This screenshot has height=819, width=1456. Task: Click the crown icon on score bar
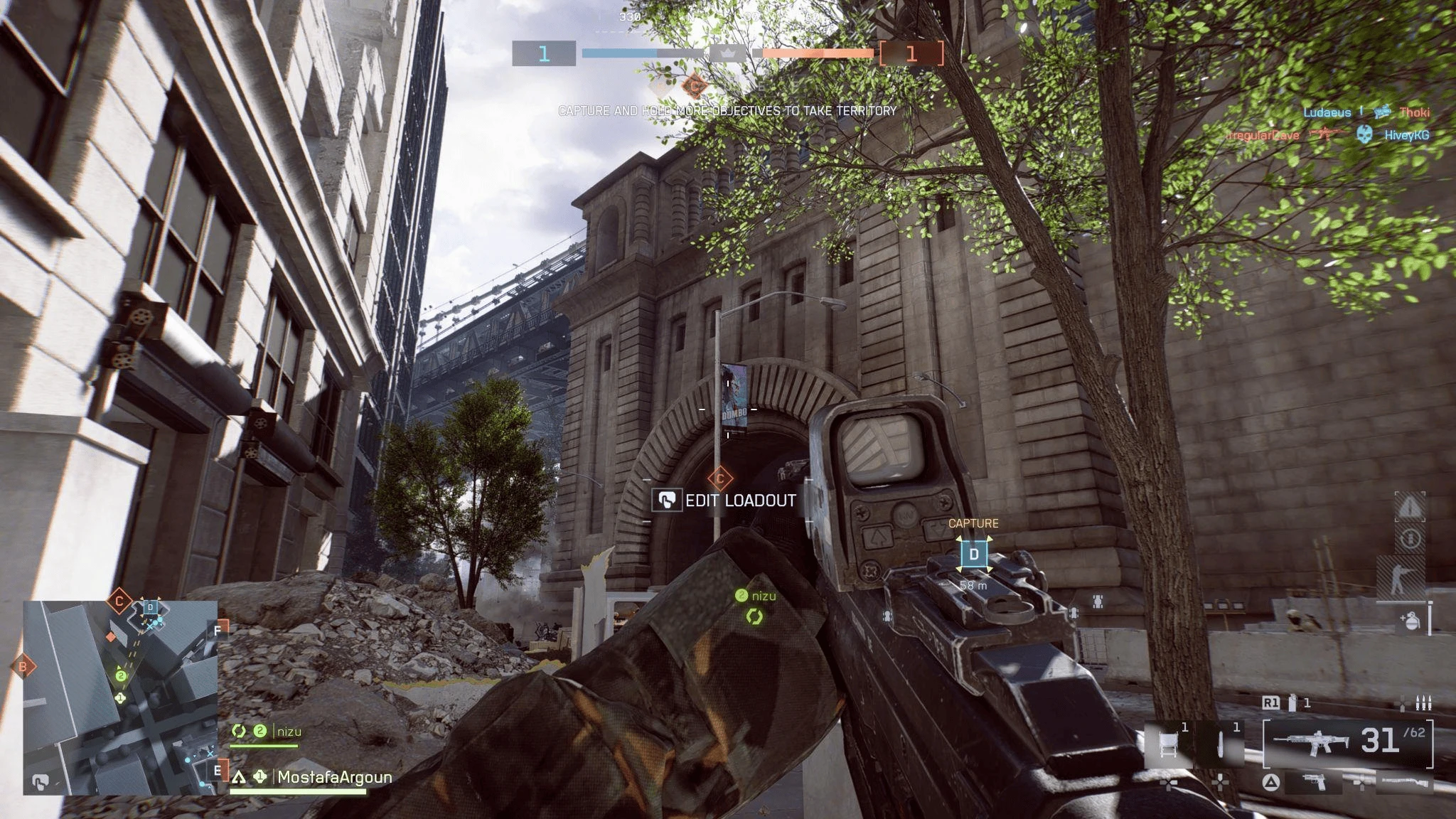click(x=728, y=53)
